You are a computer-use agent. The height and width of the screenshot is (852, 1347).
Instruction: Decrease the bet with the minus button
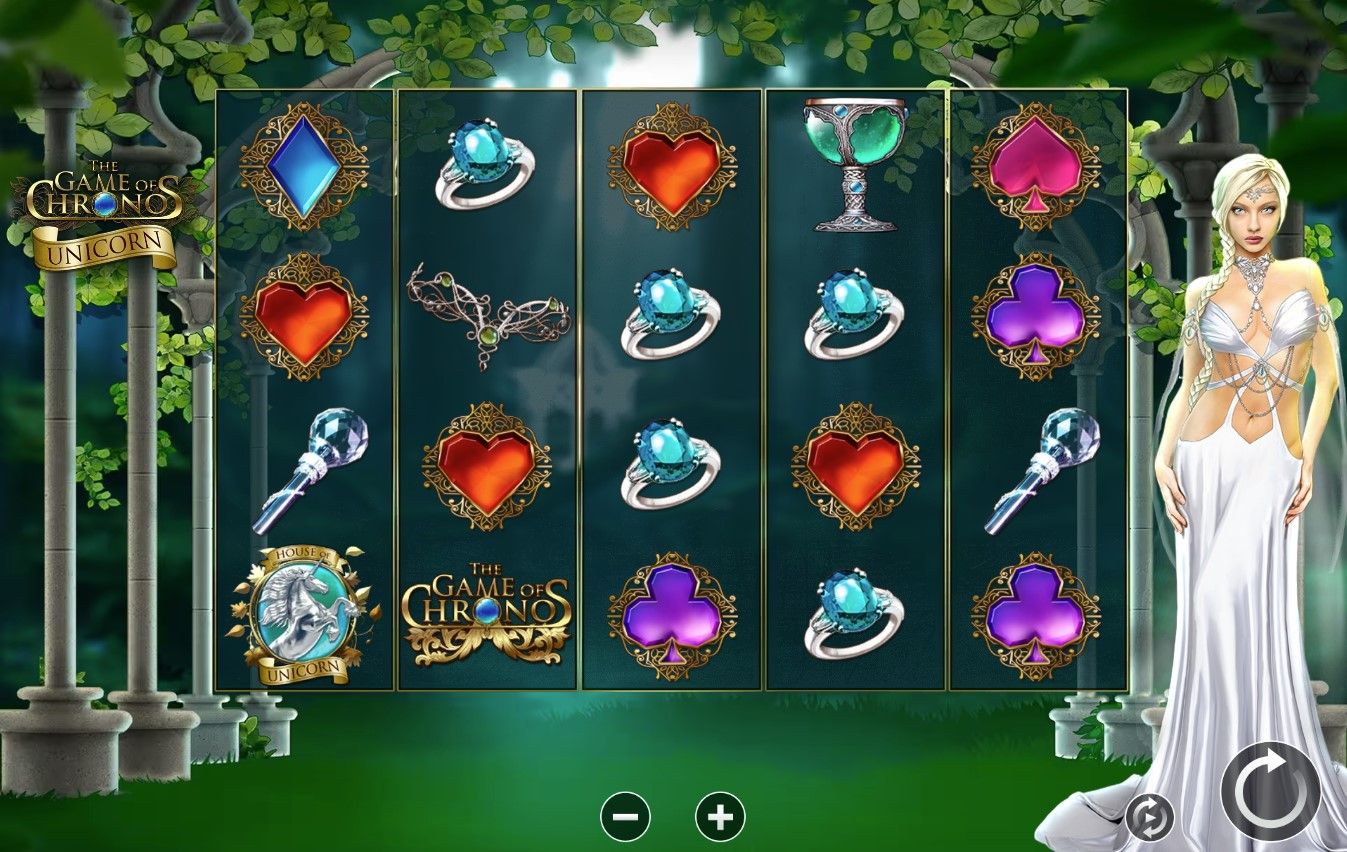[623, 817]
